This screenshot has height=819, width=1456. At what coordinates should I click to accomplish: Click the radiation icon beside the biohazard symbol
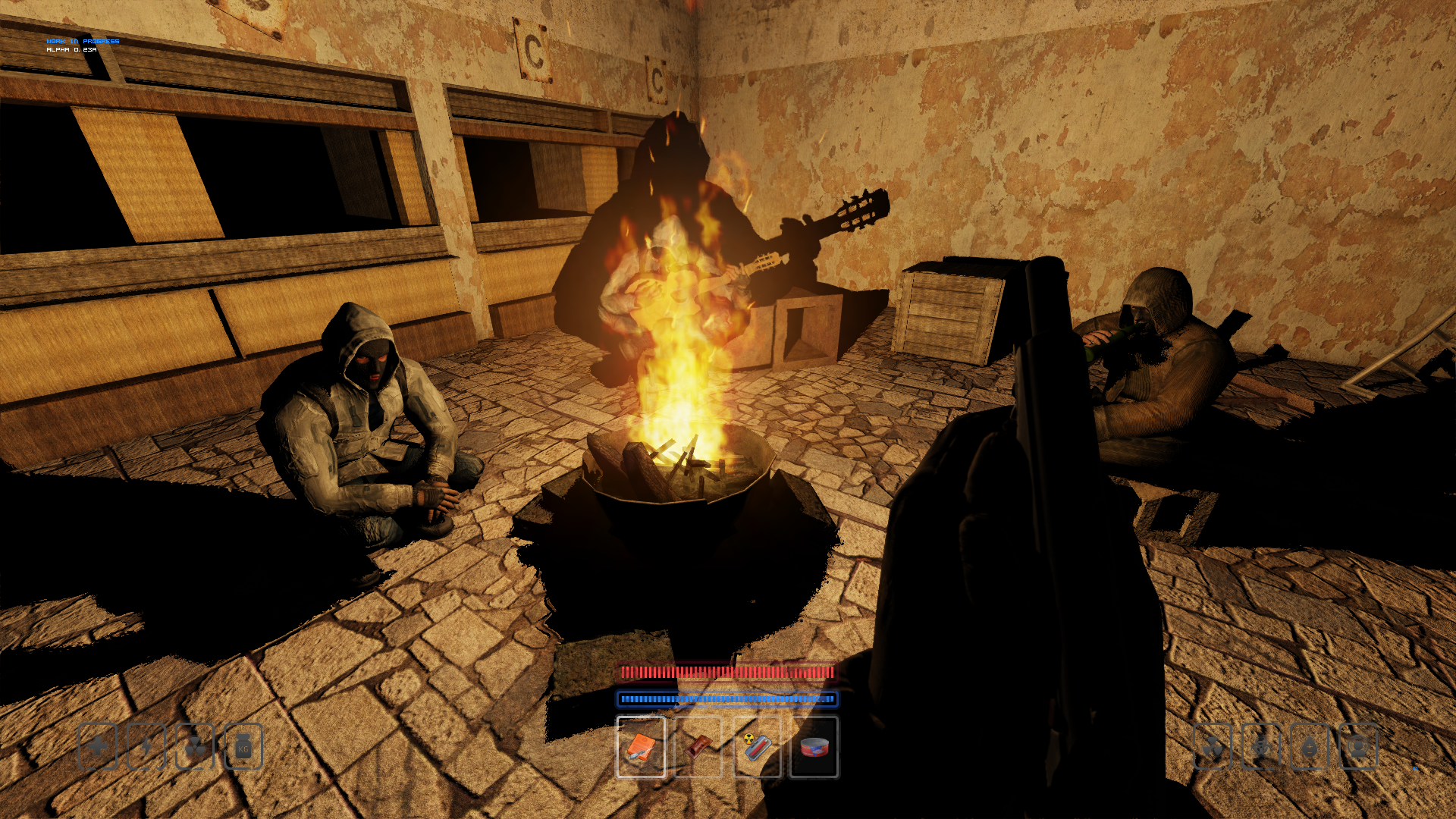pyautogui.click(x=1213, y=747)
